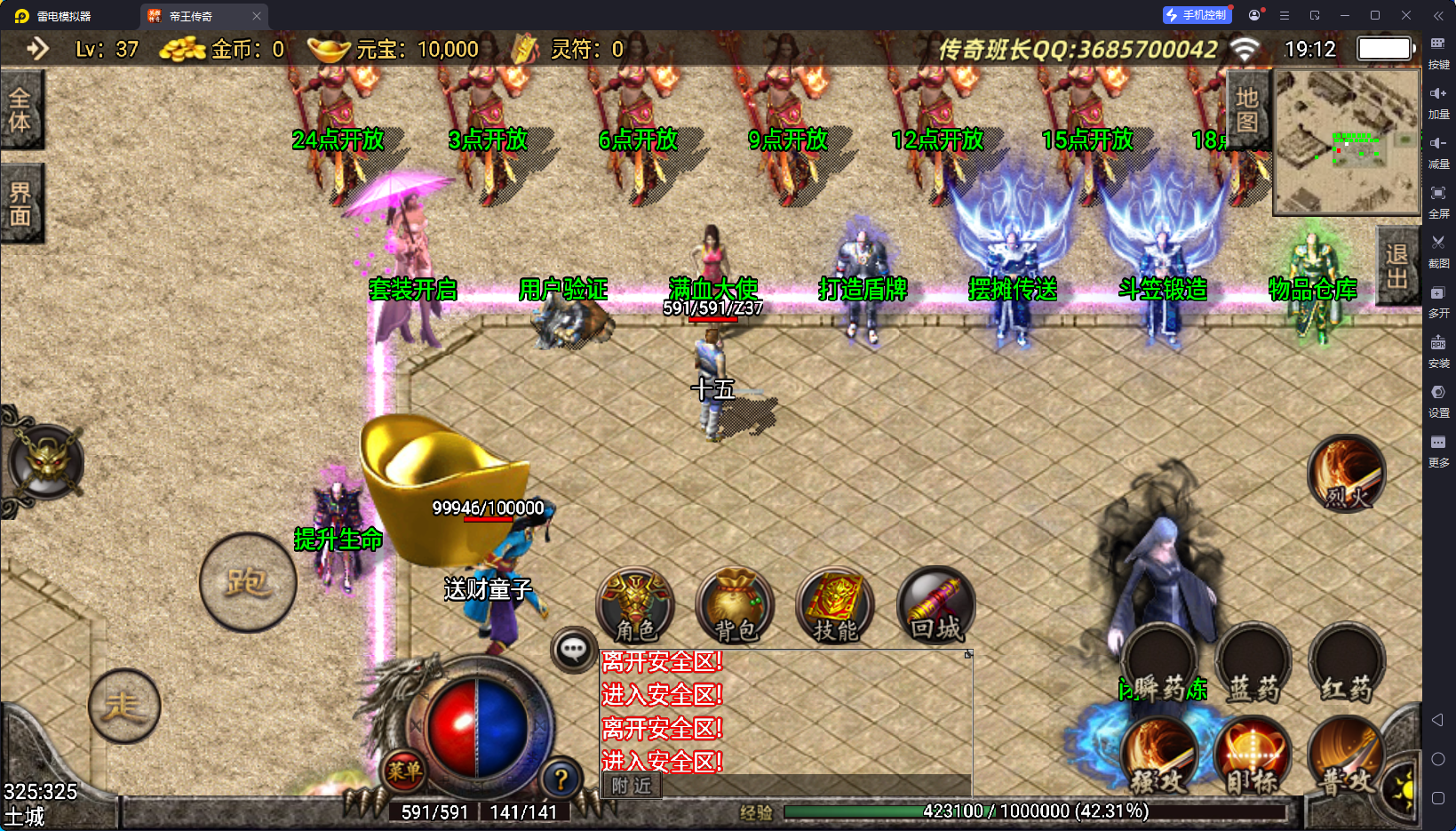Tap the 强攻 attack button
Screen dimensions: 1456x831
[1159, 755]
